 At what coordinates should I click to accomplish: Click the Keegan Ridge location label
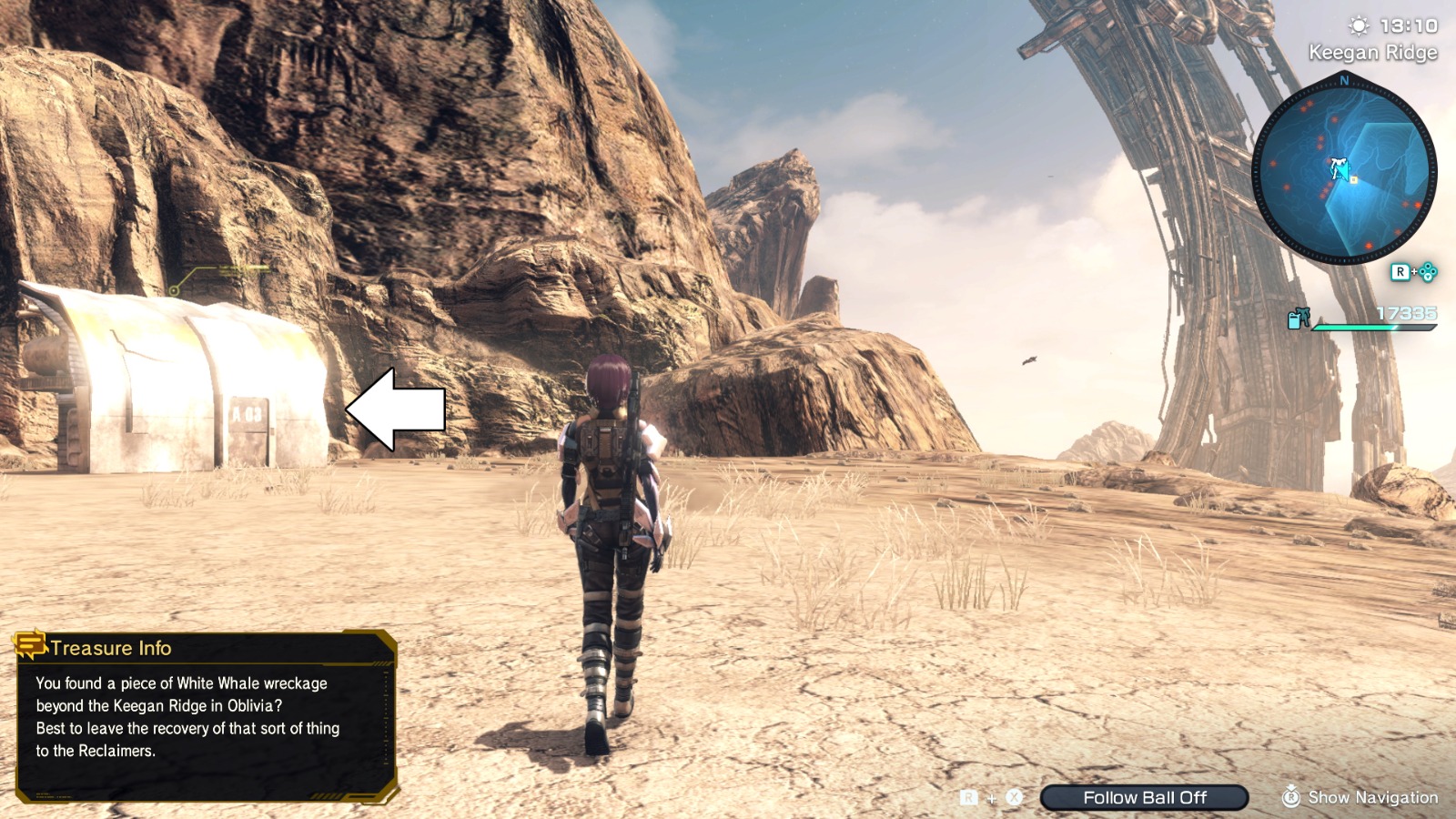tap(1372, 53)
